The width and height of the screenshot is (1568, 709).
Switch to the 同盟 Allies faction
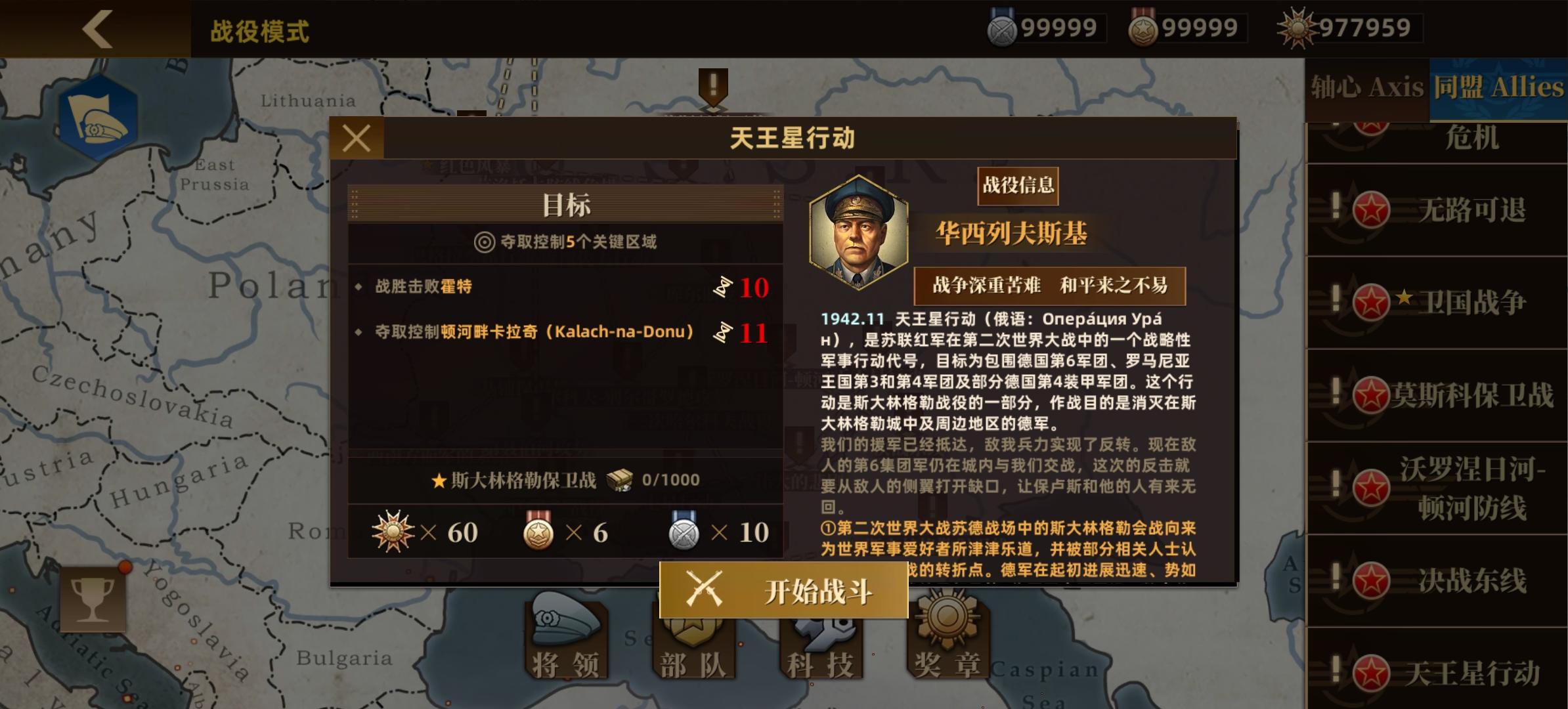click(x=1498, y=87)
